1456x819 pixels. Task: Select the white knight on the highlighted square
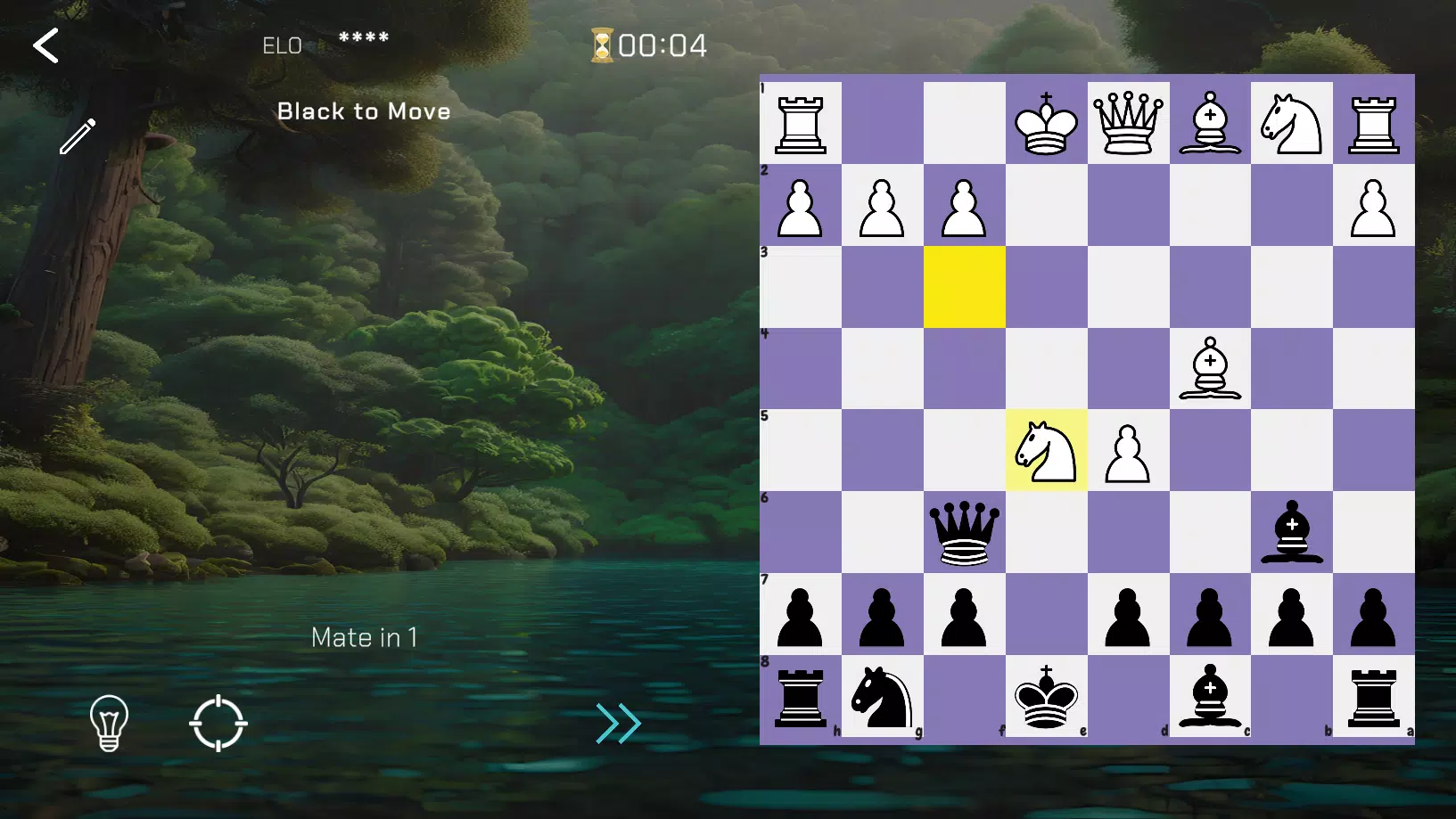click(1046, 453)
